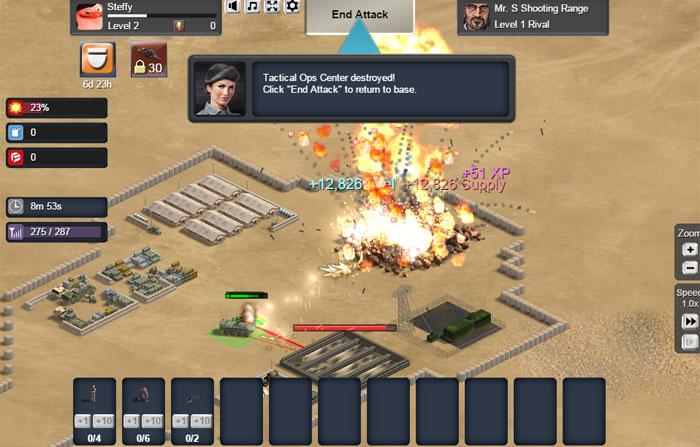Zoom out with the minus button

point(689,268)
